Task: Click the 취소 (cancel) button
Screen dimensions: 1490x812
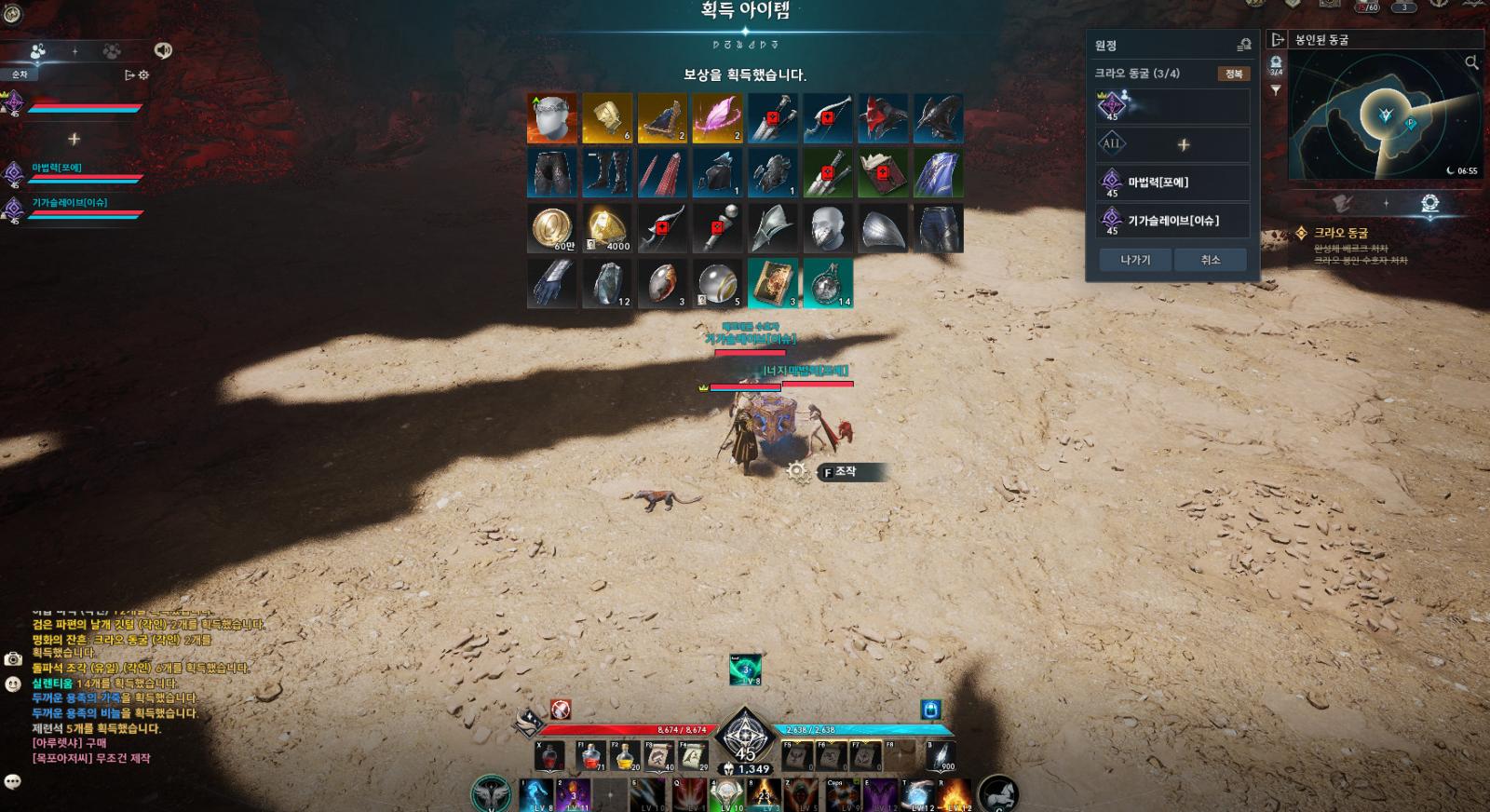Action: [1210, 260]
